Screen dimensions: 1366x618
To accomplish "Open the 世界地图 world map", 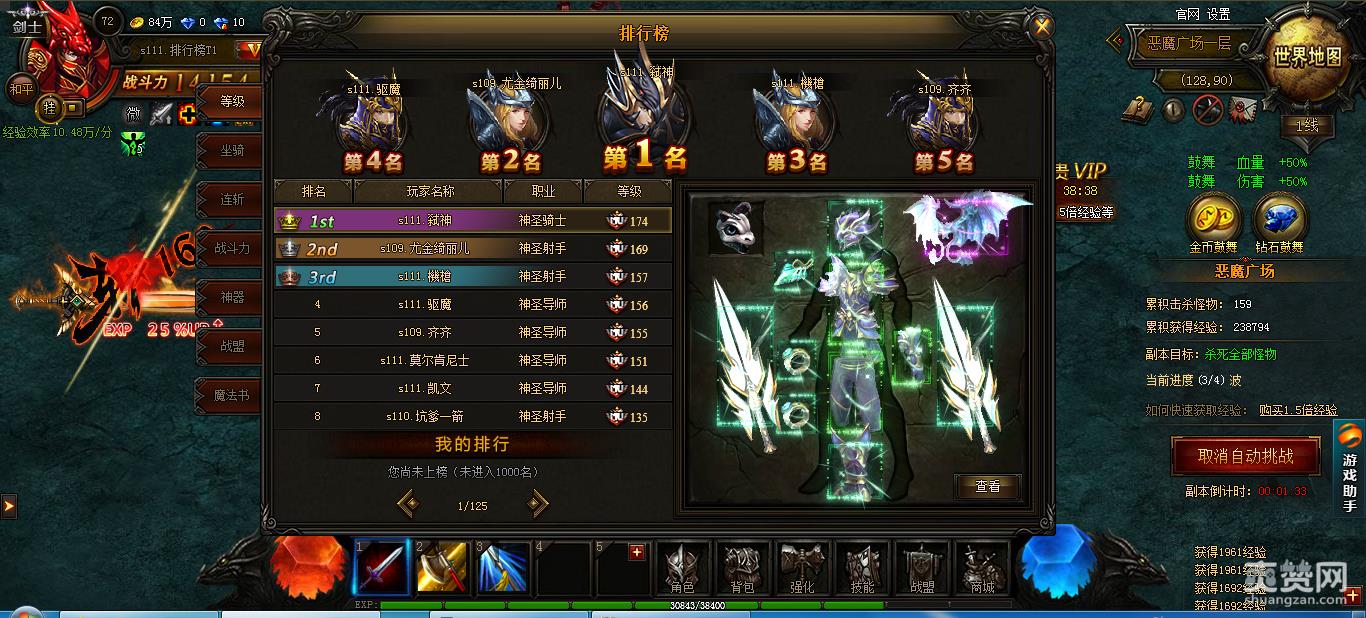I will click(1307, 57).
